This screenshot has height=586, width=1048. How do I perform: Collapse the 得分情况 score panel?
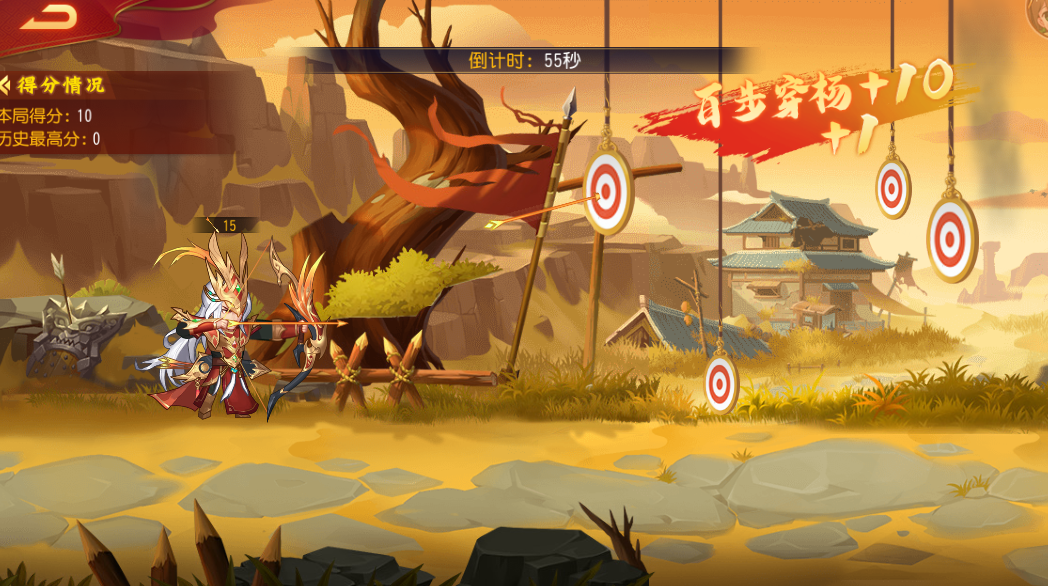click(5, 85)
